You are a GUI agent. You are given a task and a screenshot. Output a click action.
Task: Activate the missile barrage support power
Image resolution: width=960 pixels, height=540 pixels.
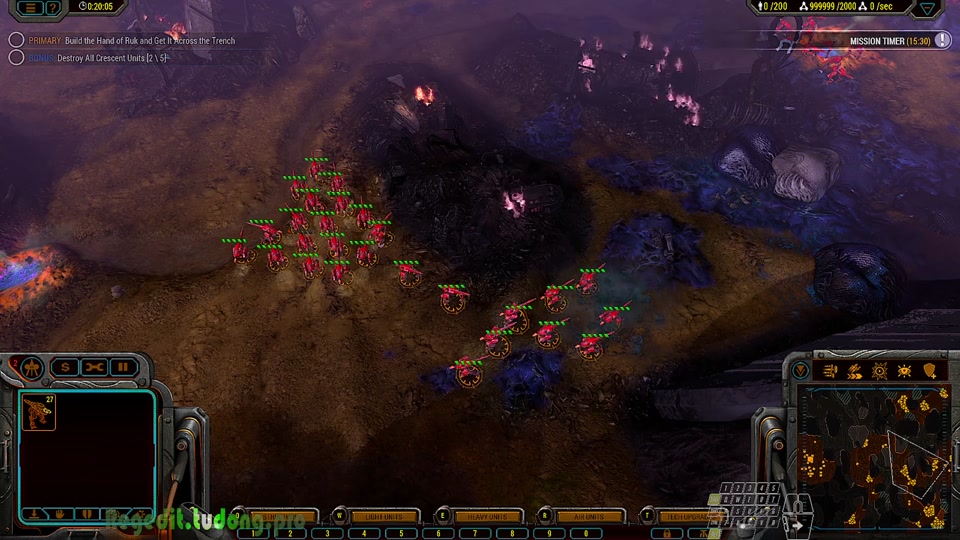click(x=828, y=371)
